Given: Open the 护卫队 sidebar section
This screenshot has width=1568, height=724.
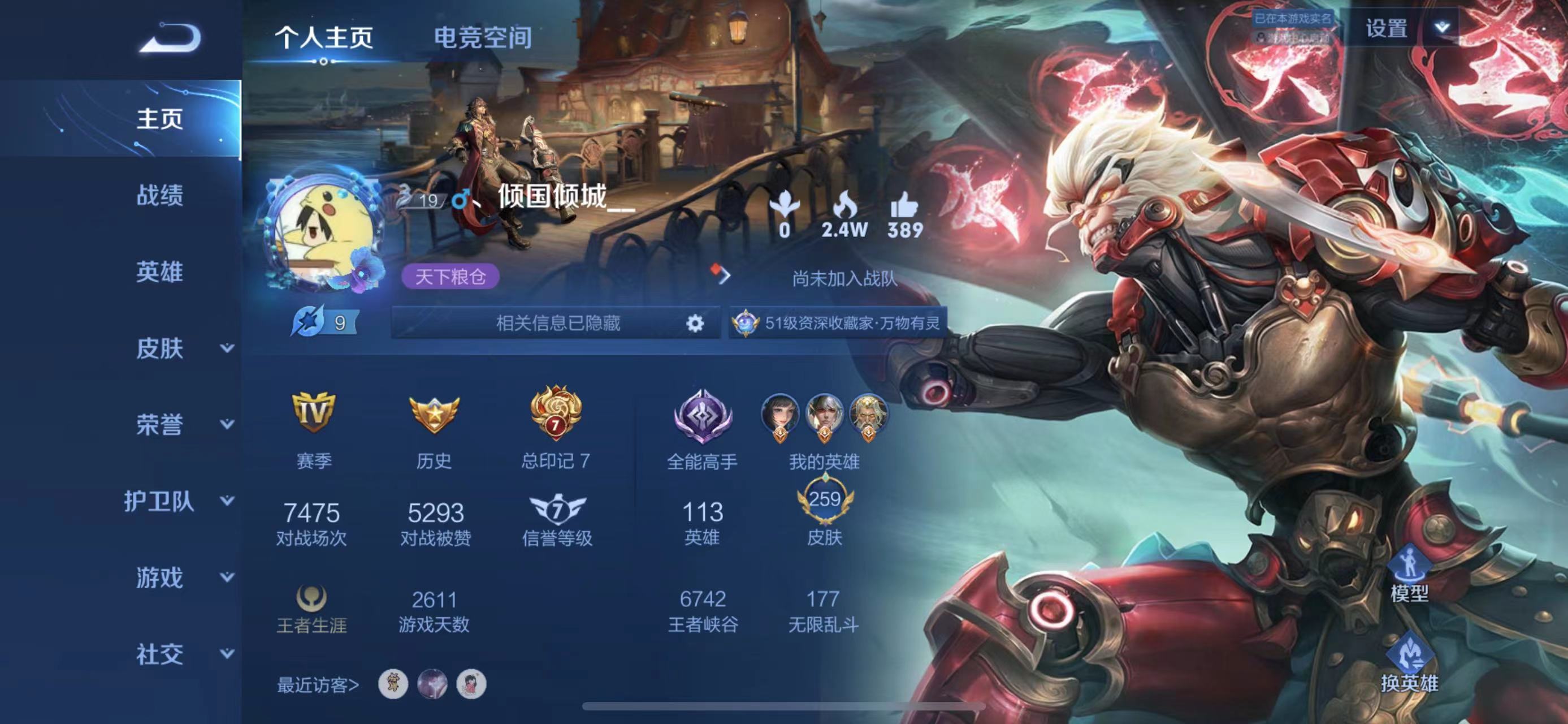Looking at the screenshot, I should (177, 501).
